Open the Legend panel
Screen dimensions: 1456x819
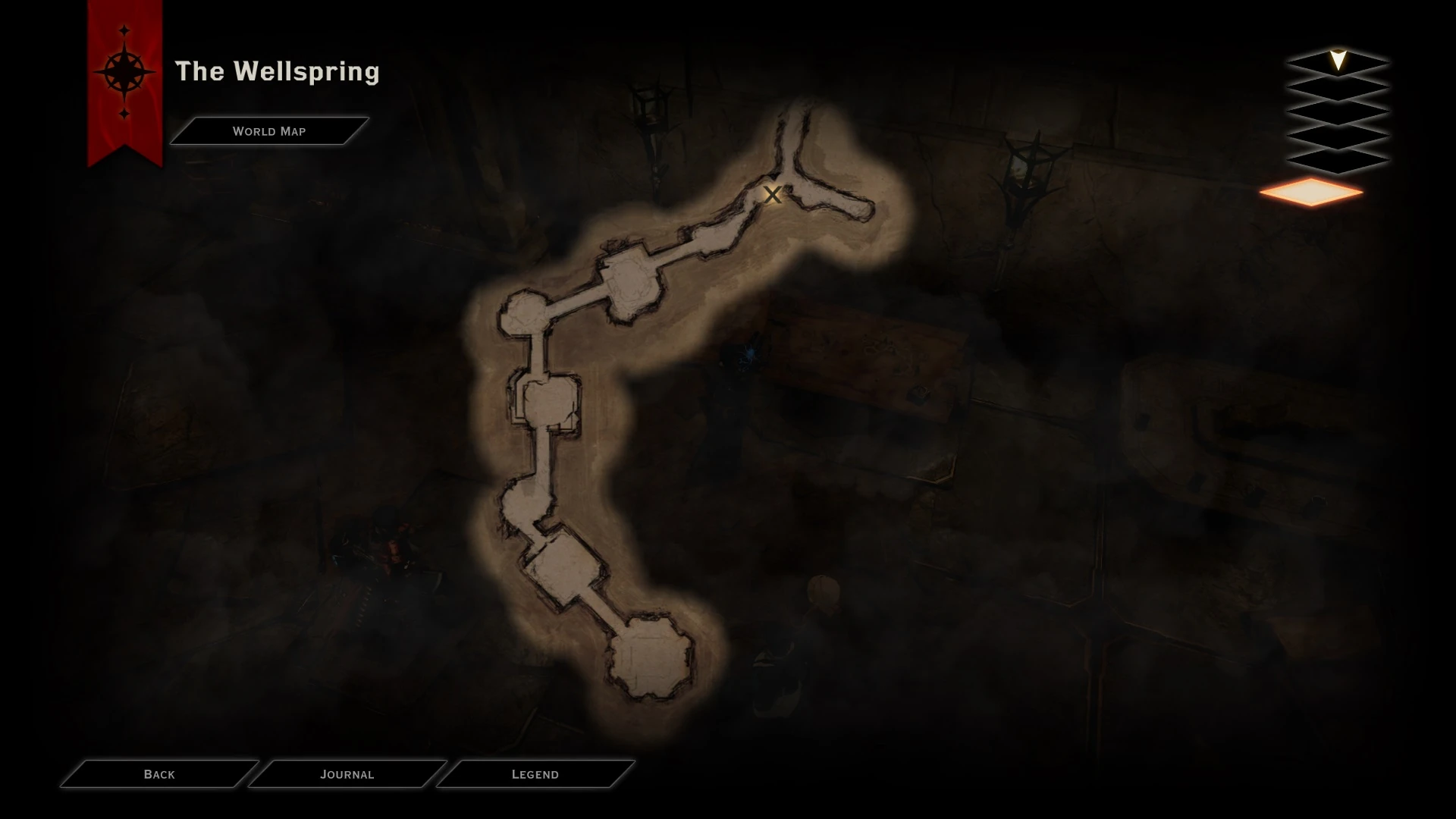point(535,774)
